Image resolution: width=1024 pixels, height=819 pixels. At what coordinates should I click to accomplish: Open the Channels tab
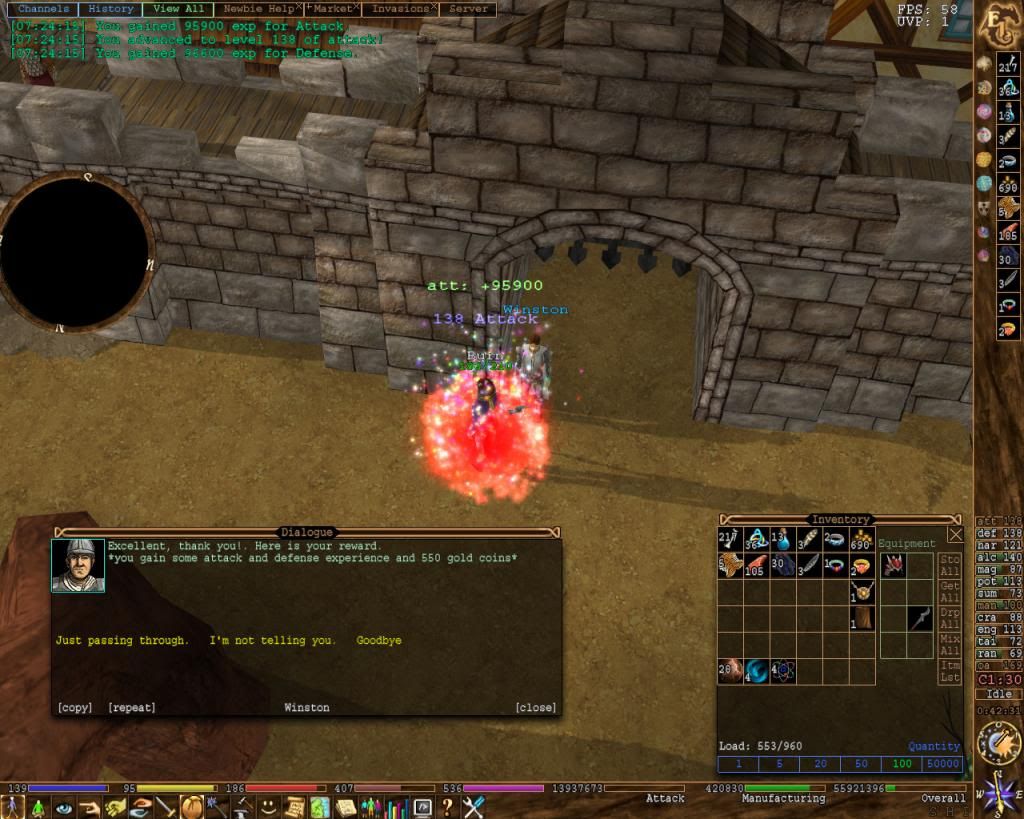[x=43, y=9]
